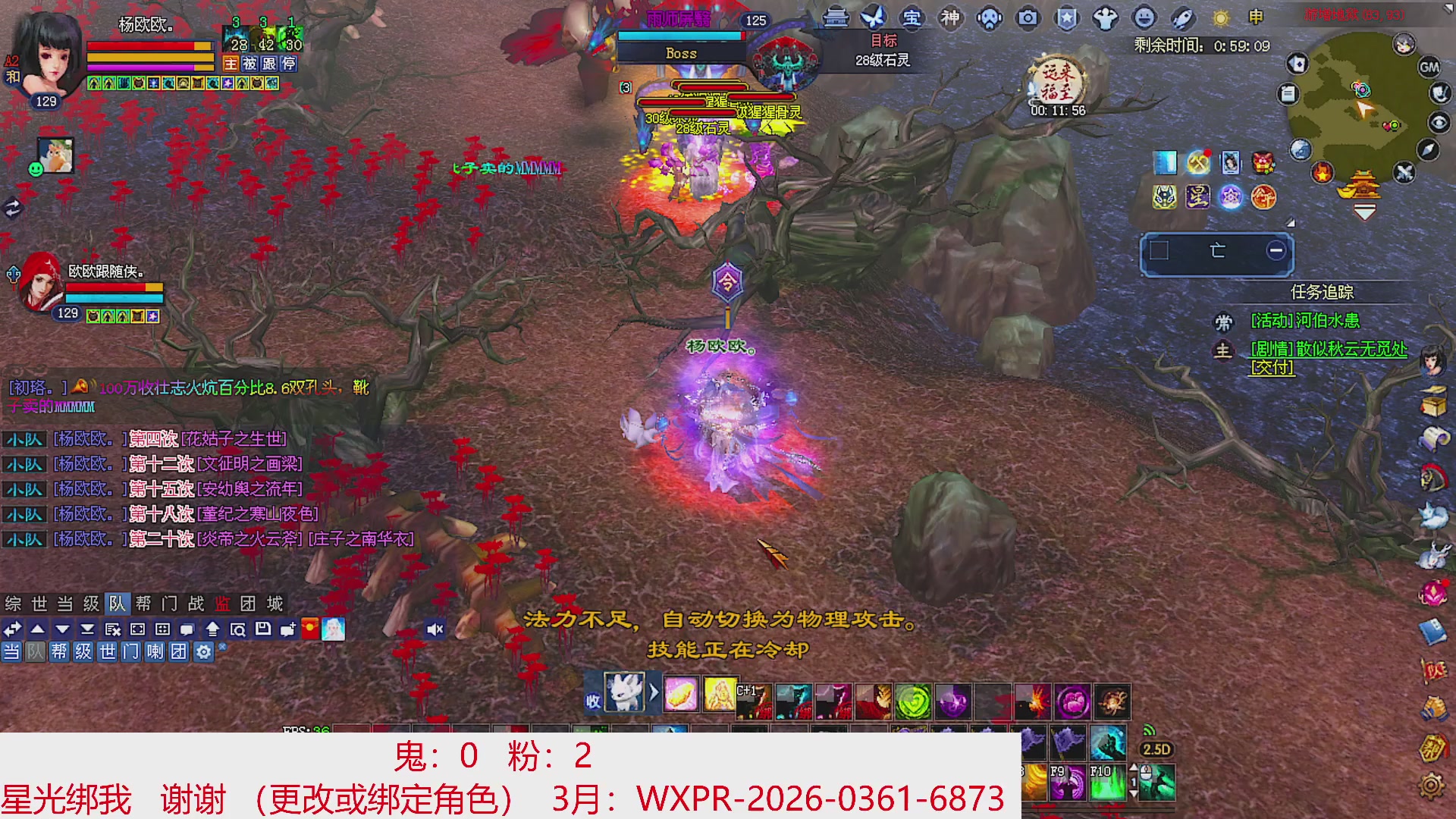1456x819 pixels.
Task: Open chat search using the magnifier icon
Action: pos(240,629)
